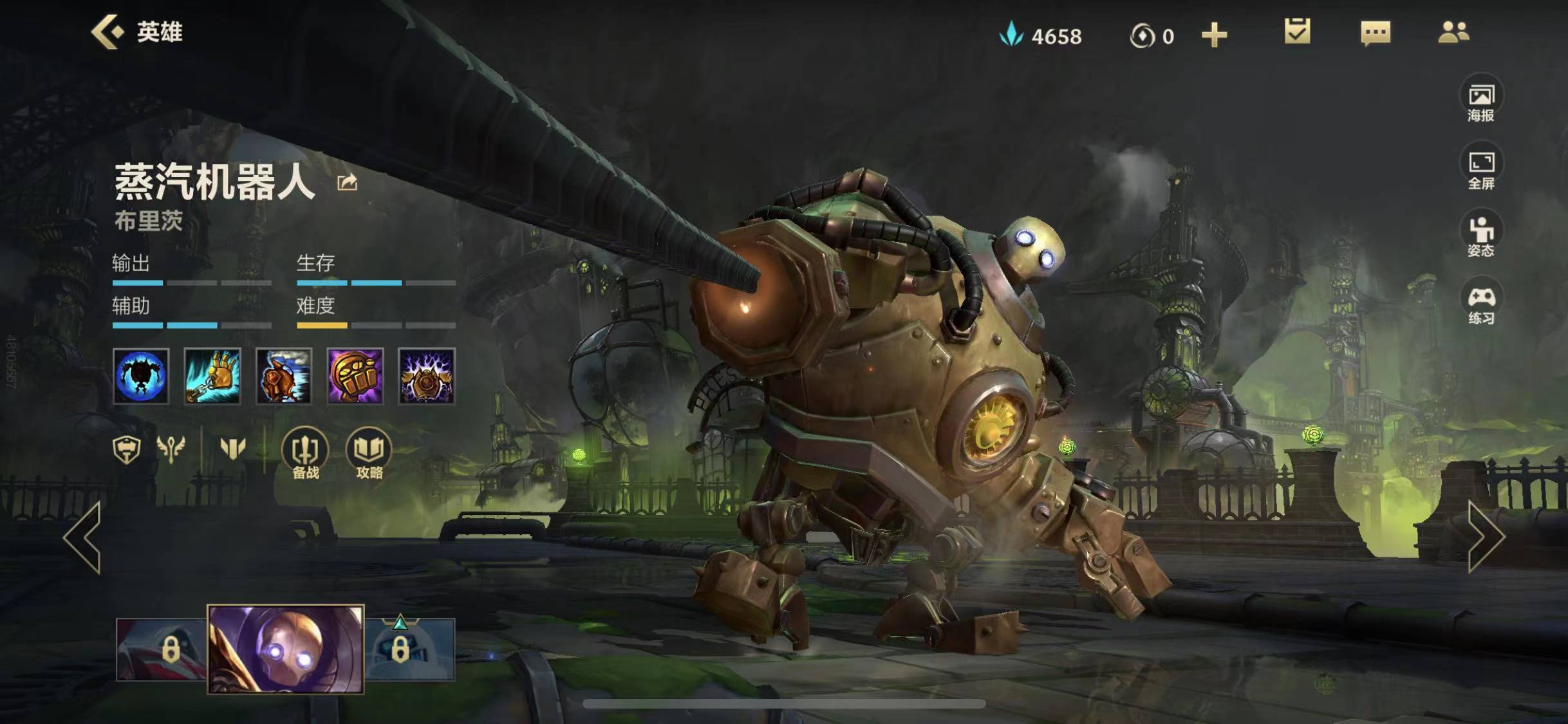Open the chat messages panel

[x=1376, y=32]
